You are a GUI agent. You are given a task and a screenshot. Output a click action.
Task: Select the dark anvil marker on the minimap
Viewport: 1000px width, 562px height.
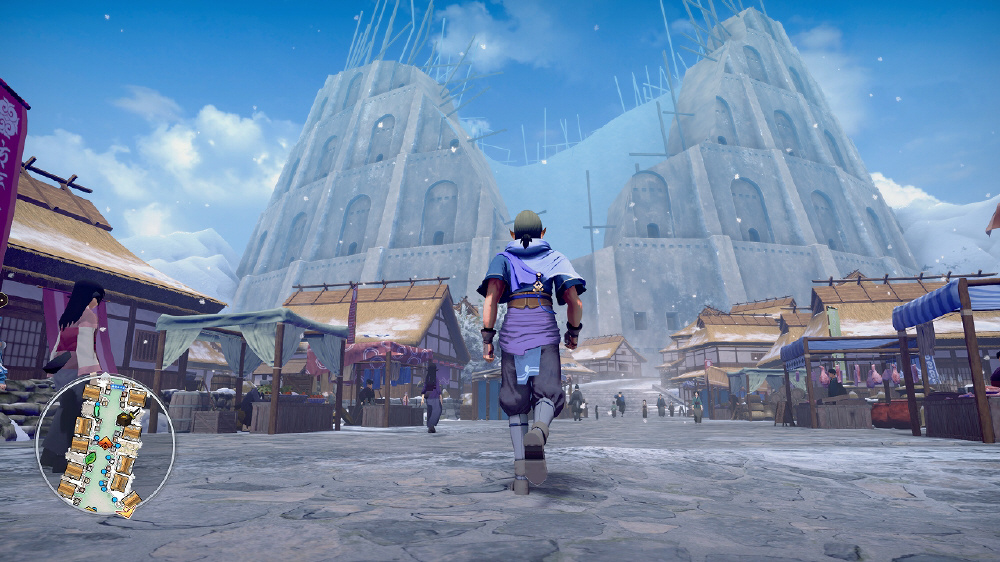124,418
